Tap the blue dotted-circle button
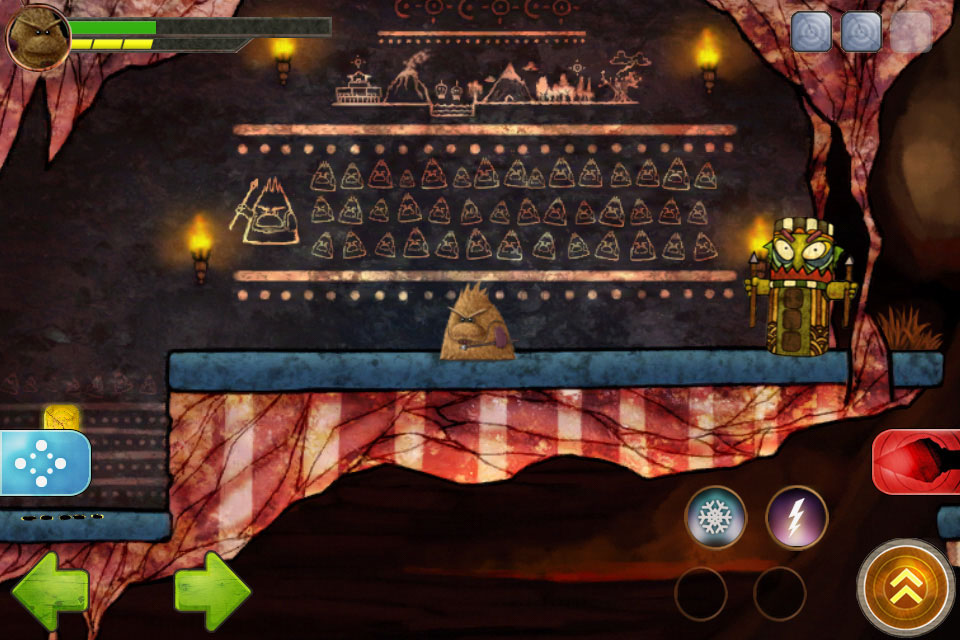The height and width of the screenshot is (640, 960). tap(43, 462)
